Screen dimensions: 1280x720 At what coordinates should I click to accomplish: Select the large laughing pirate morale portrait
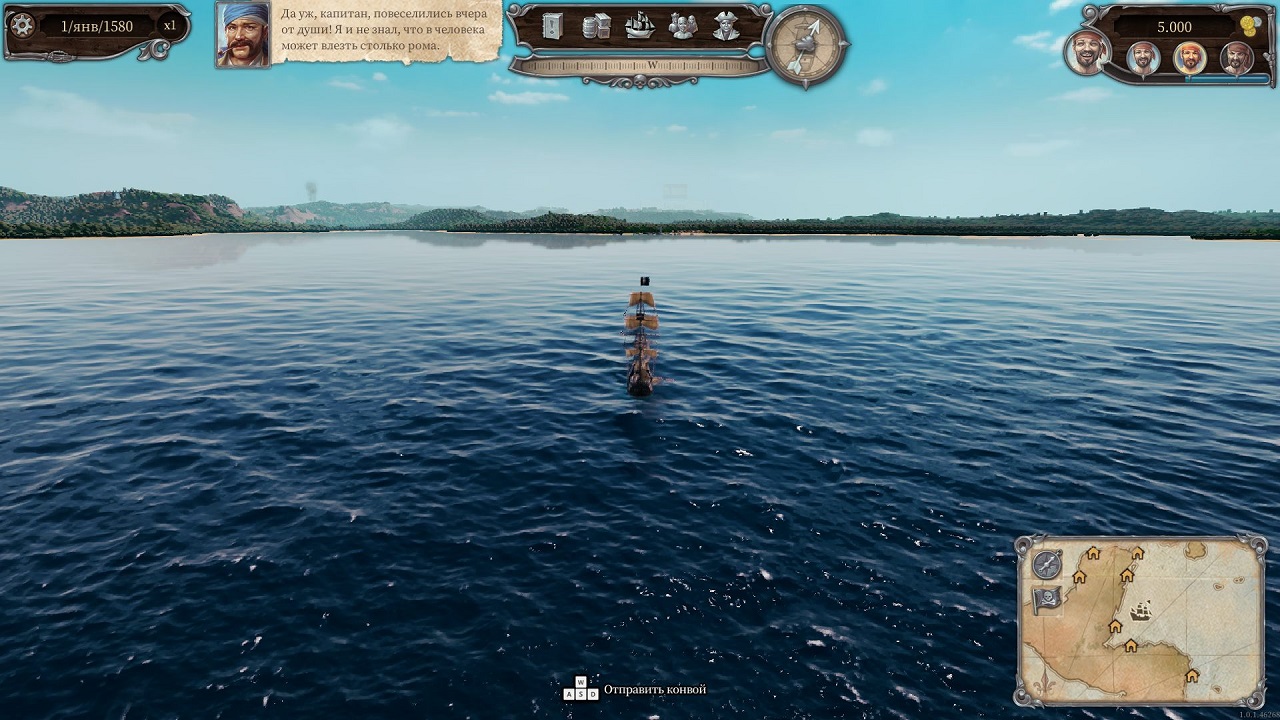point(1086,52)
